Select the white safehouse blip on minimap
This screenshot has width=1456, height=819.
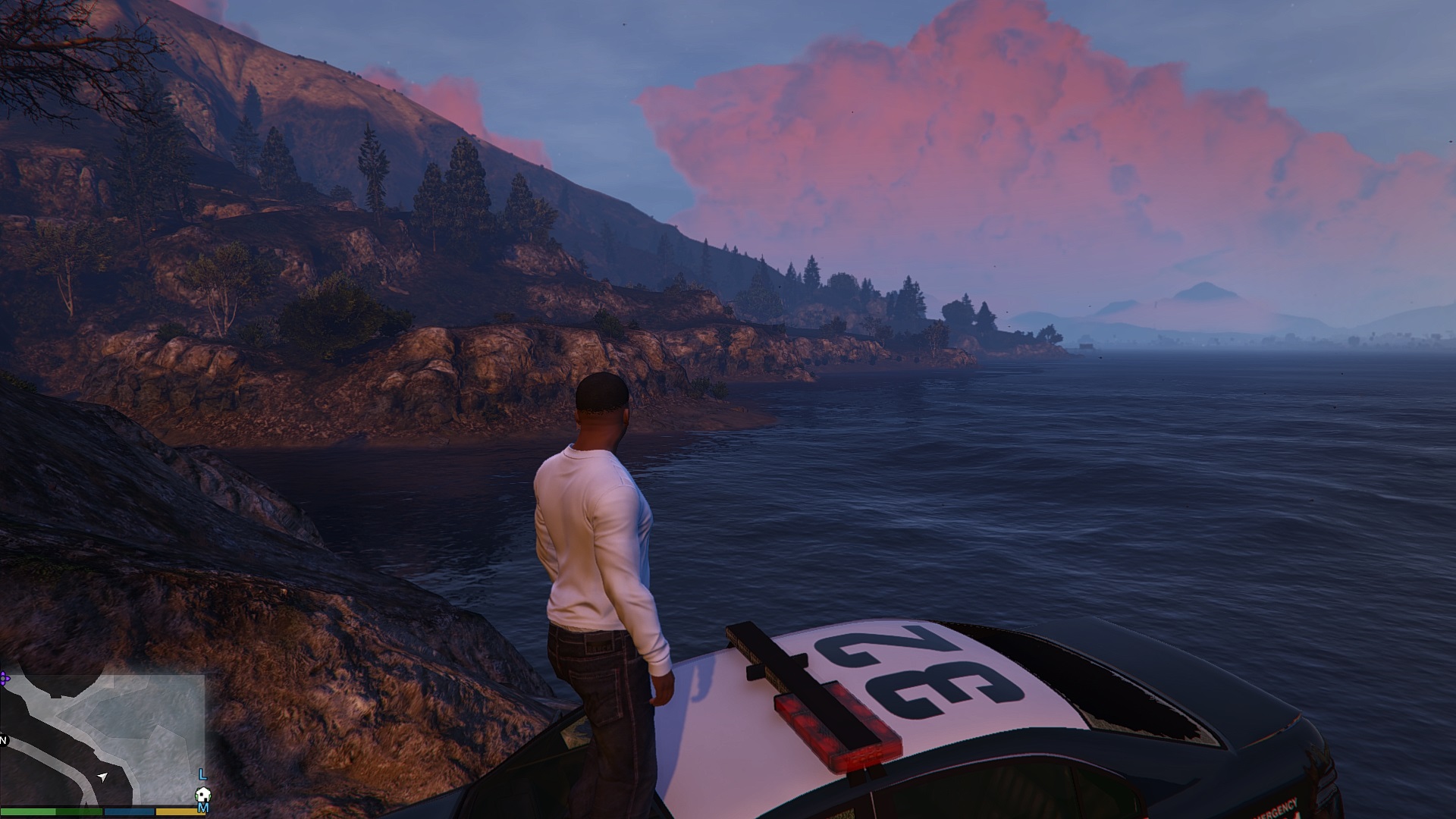[x=202, y=795]
